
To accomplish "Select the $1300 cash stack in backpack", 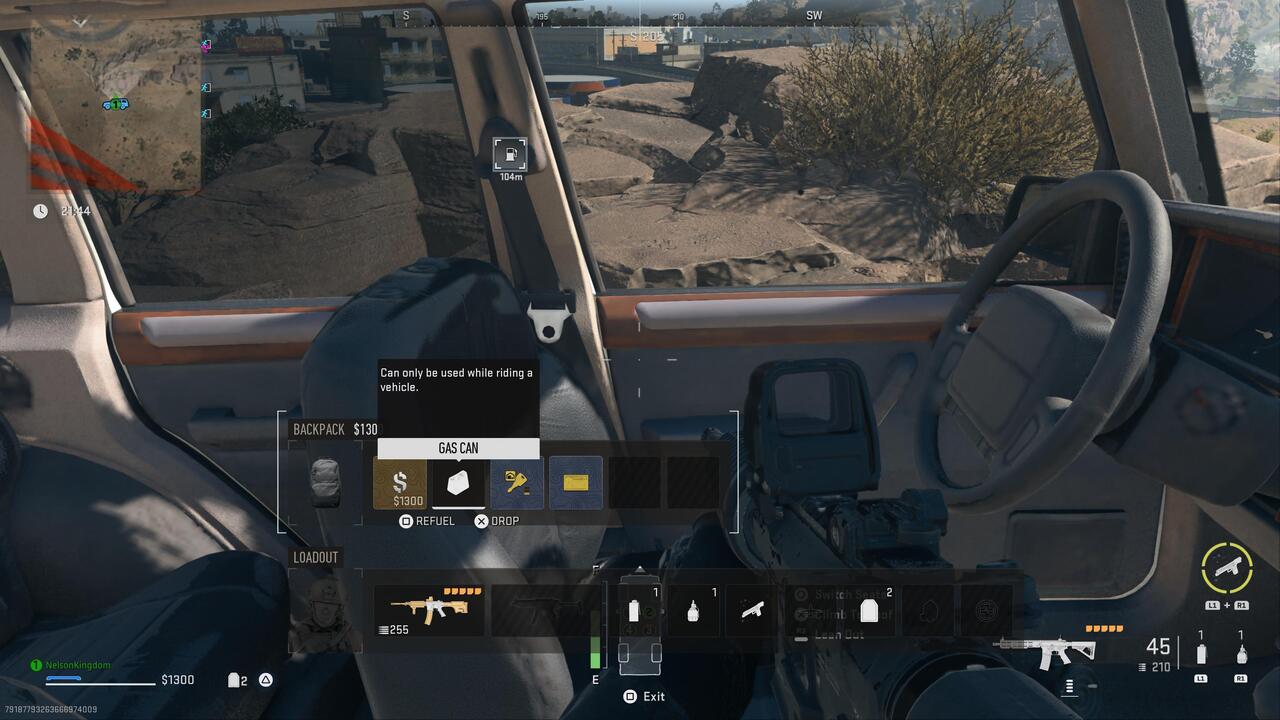I will 398,483.
